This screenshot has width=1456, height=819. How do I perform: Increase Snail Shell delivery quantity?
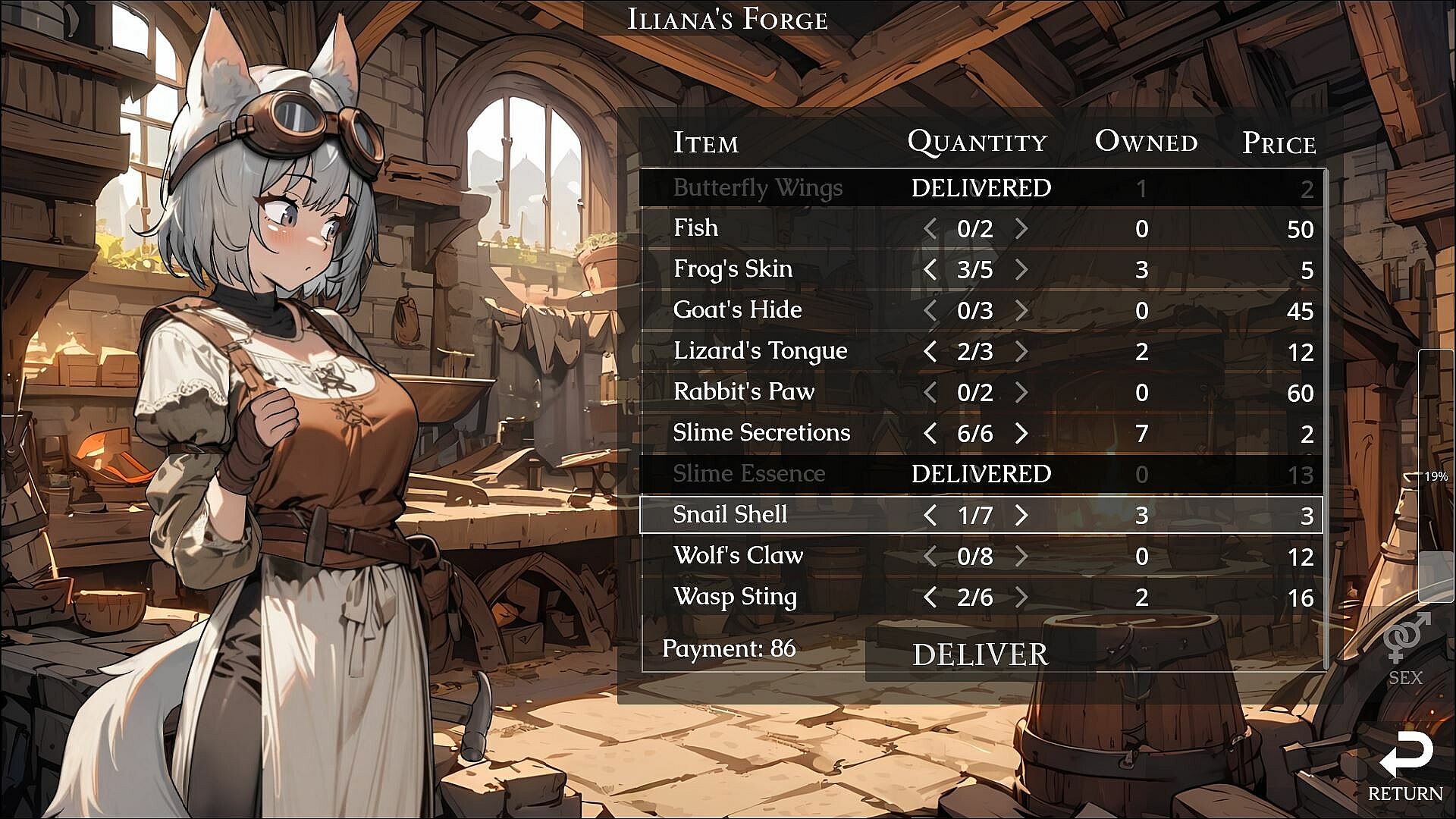coord(1021,515)
